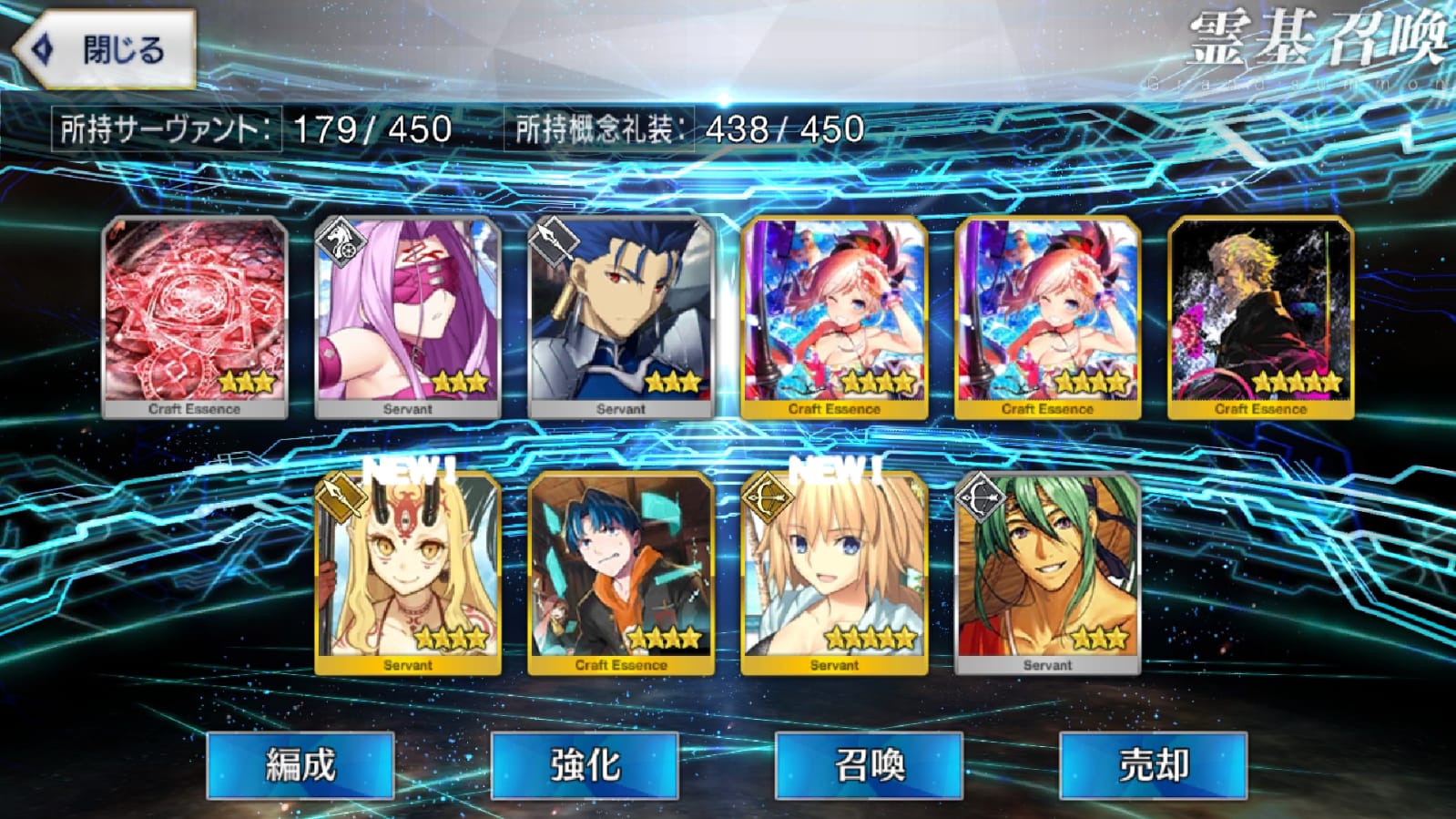
Task: Pick the green-haired Archer Servant card
Action: coord(1047,574)
